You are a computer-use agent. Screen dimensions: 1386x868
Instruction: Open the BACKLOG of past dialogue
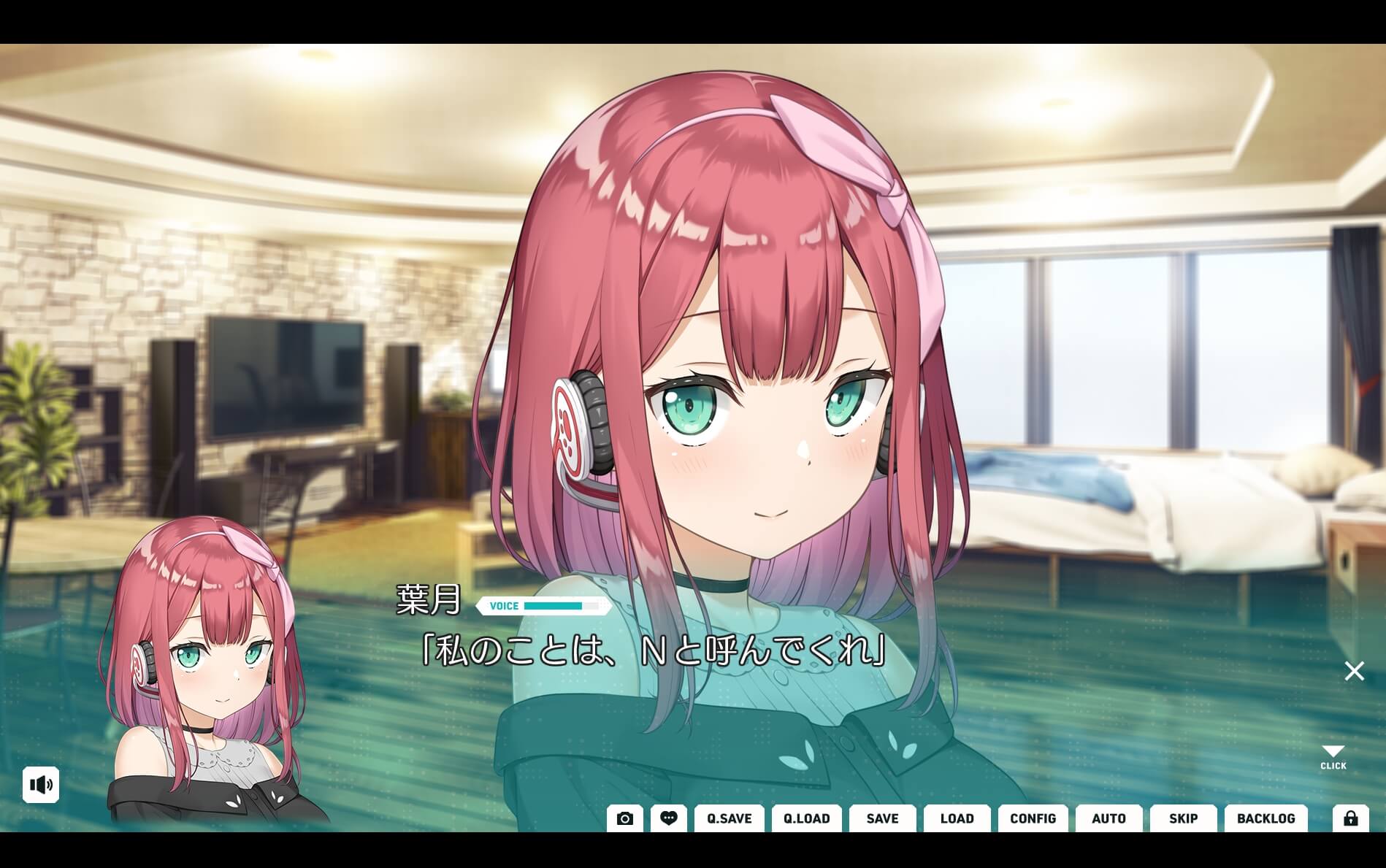[1267, 818]
